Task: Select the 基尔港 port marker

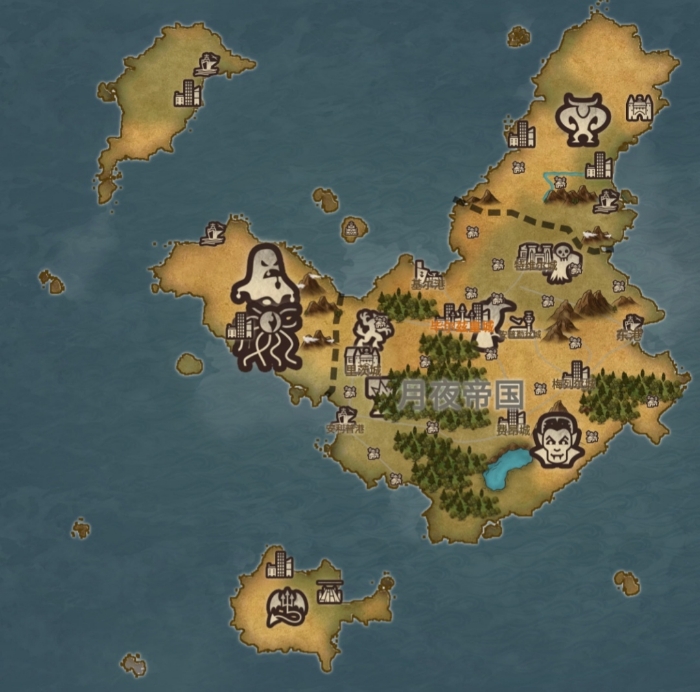Action: [x=428, y=274]
